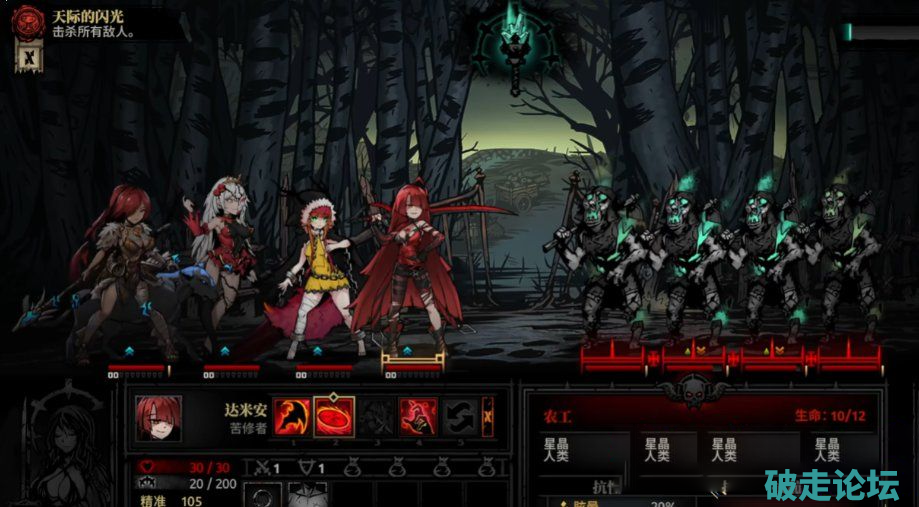Activate the red clawed hand skill
Image resolution: width=919 pixels, height=507 pixels.
pos(417,415)
